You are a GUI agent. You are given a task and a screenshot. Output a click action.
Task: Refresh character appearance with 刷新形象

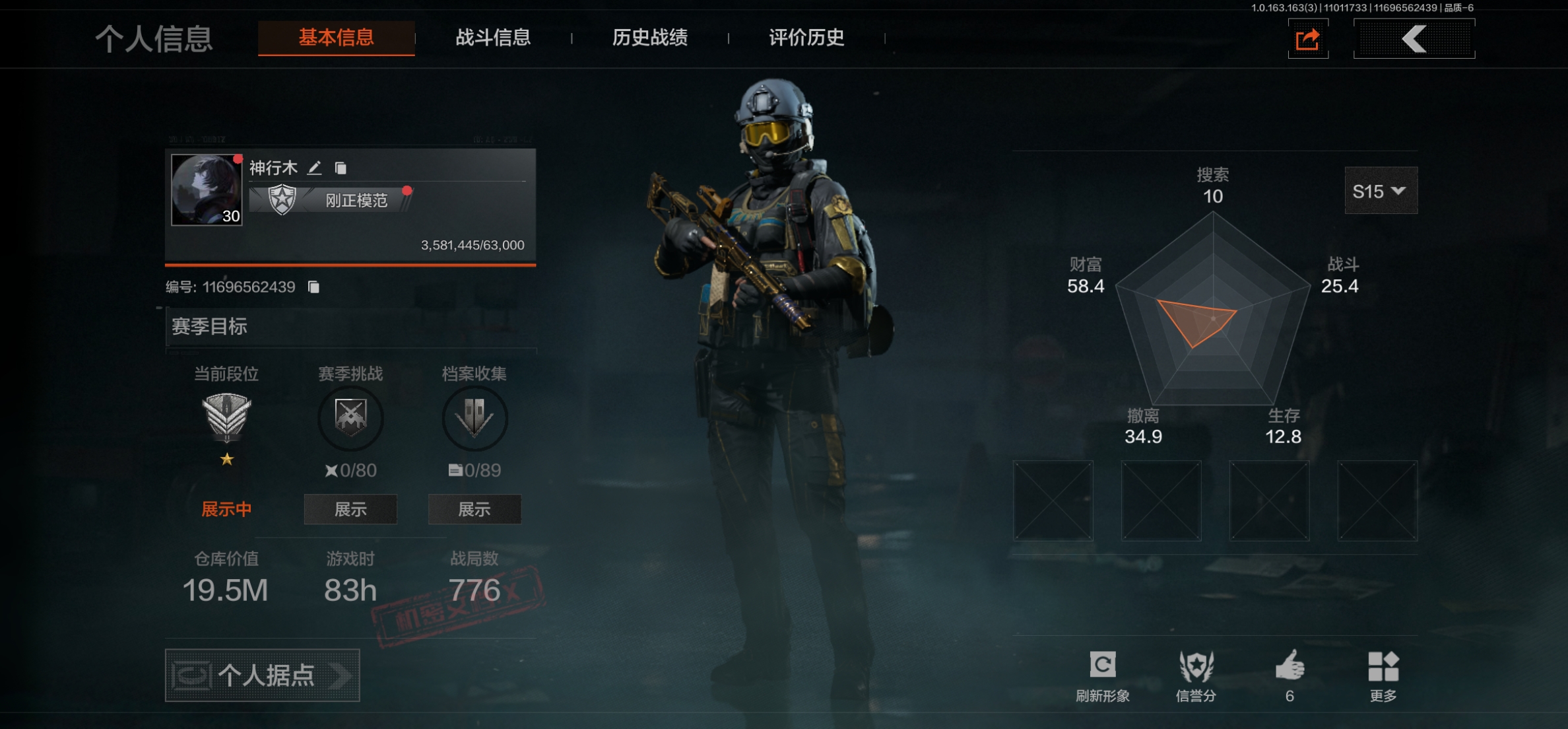(1102, 675)
